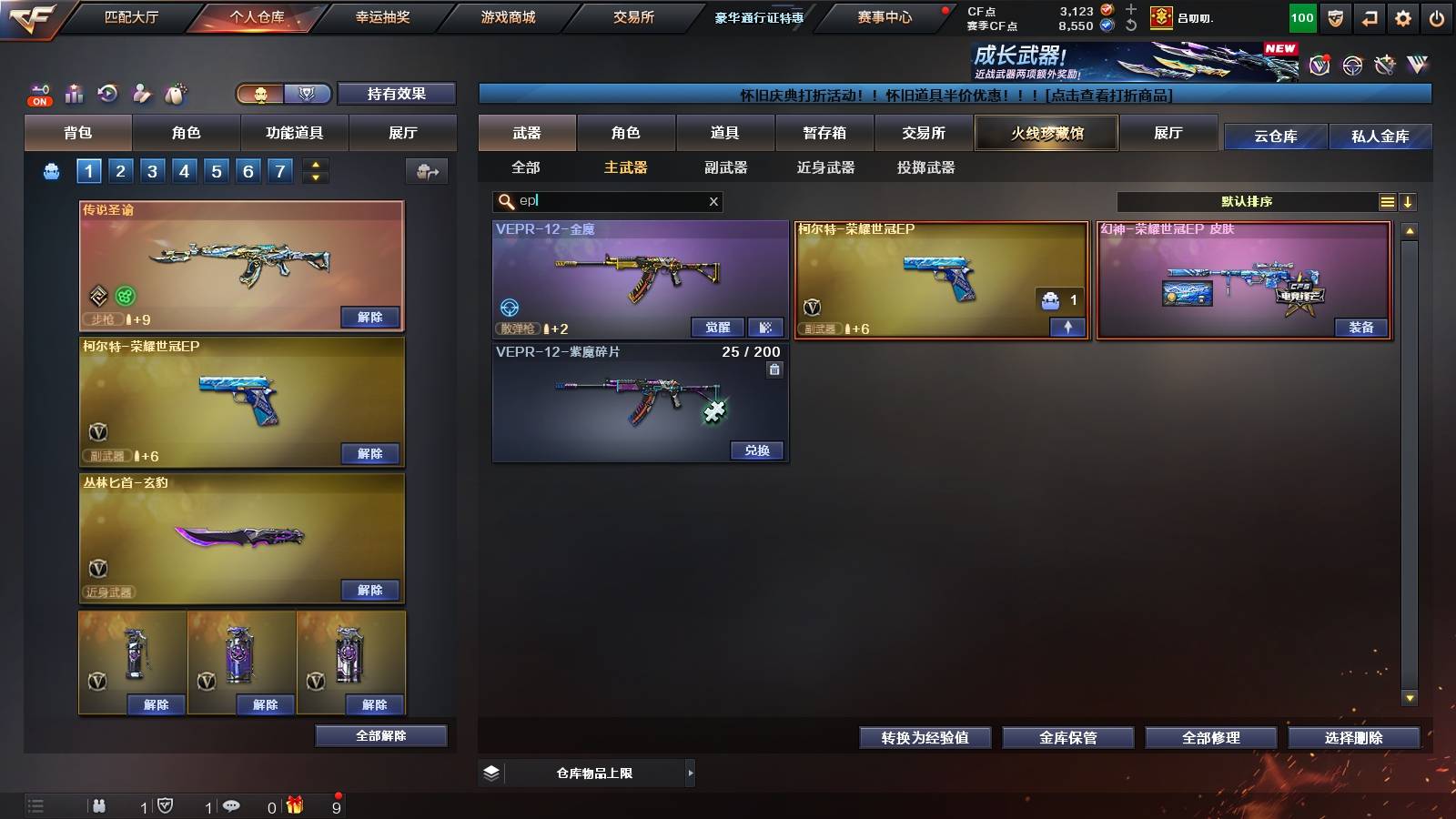Click the 兑换 button on VEPR-12-紫魔碎片
The image size is (1456, 819).
(756, 450)
